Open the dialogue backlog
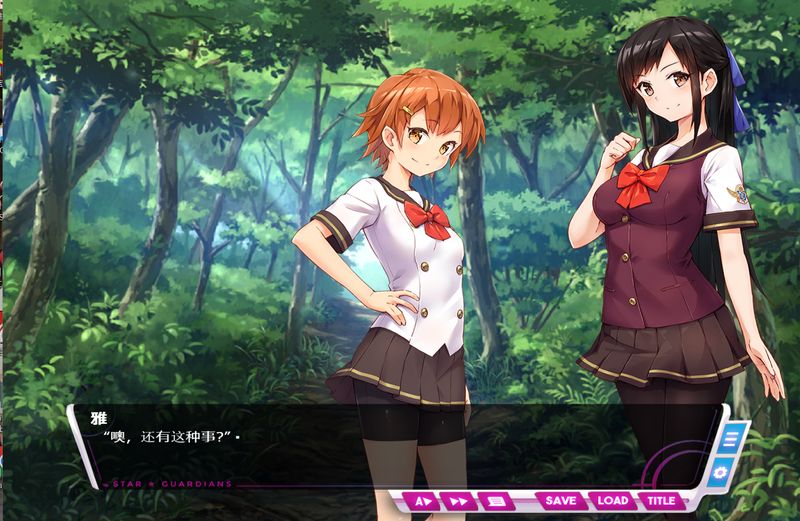 click(x=493, y=501)
